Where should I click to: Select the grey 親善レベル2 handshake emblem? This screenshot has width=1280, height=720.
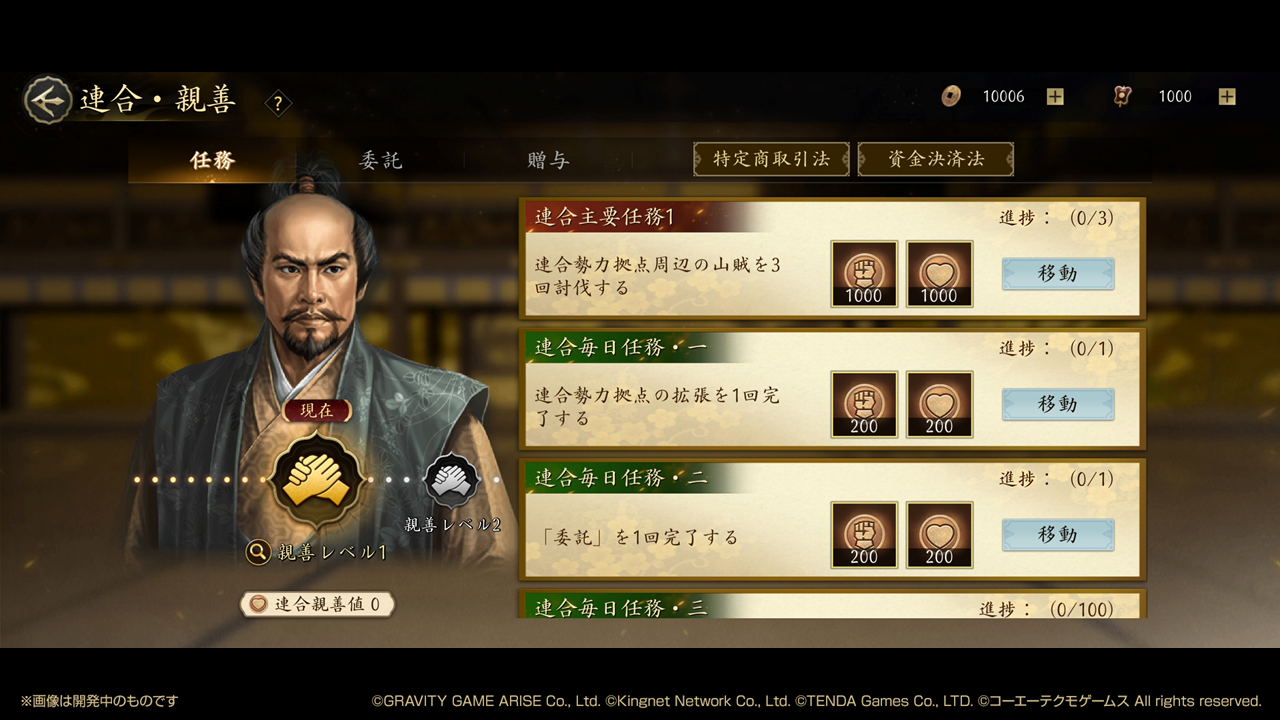pos(452,480)
